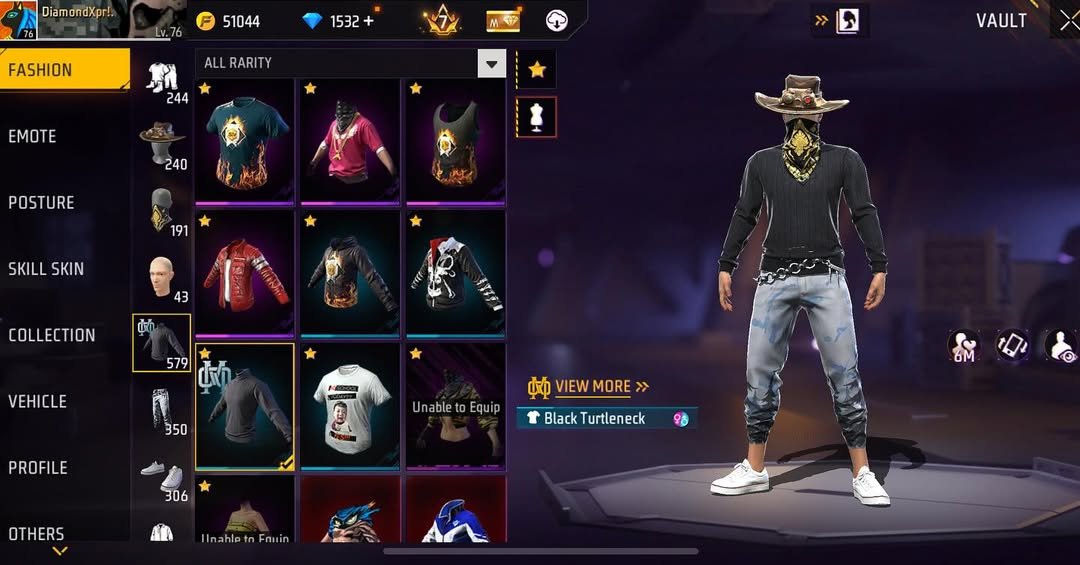Open the shoes category icon
This screenshot has height=565, width=1080.
(x=162, y=475)
